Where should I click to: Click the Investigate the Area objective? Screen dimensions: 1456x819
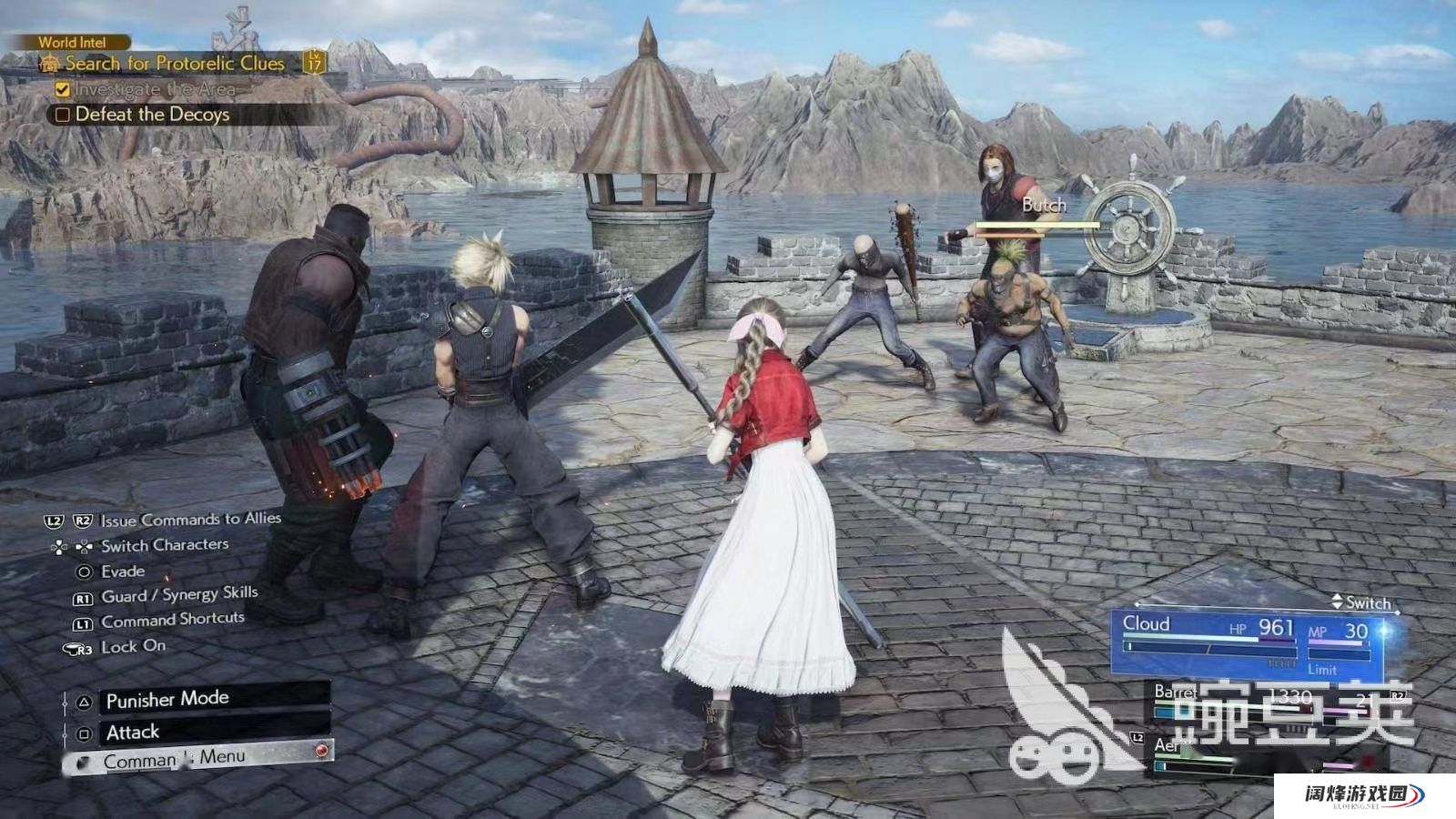tap(155, 89)
